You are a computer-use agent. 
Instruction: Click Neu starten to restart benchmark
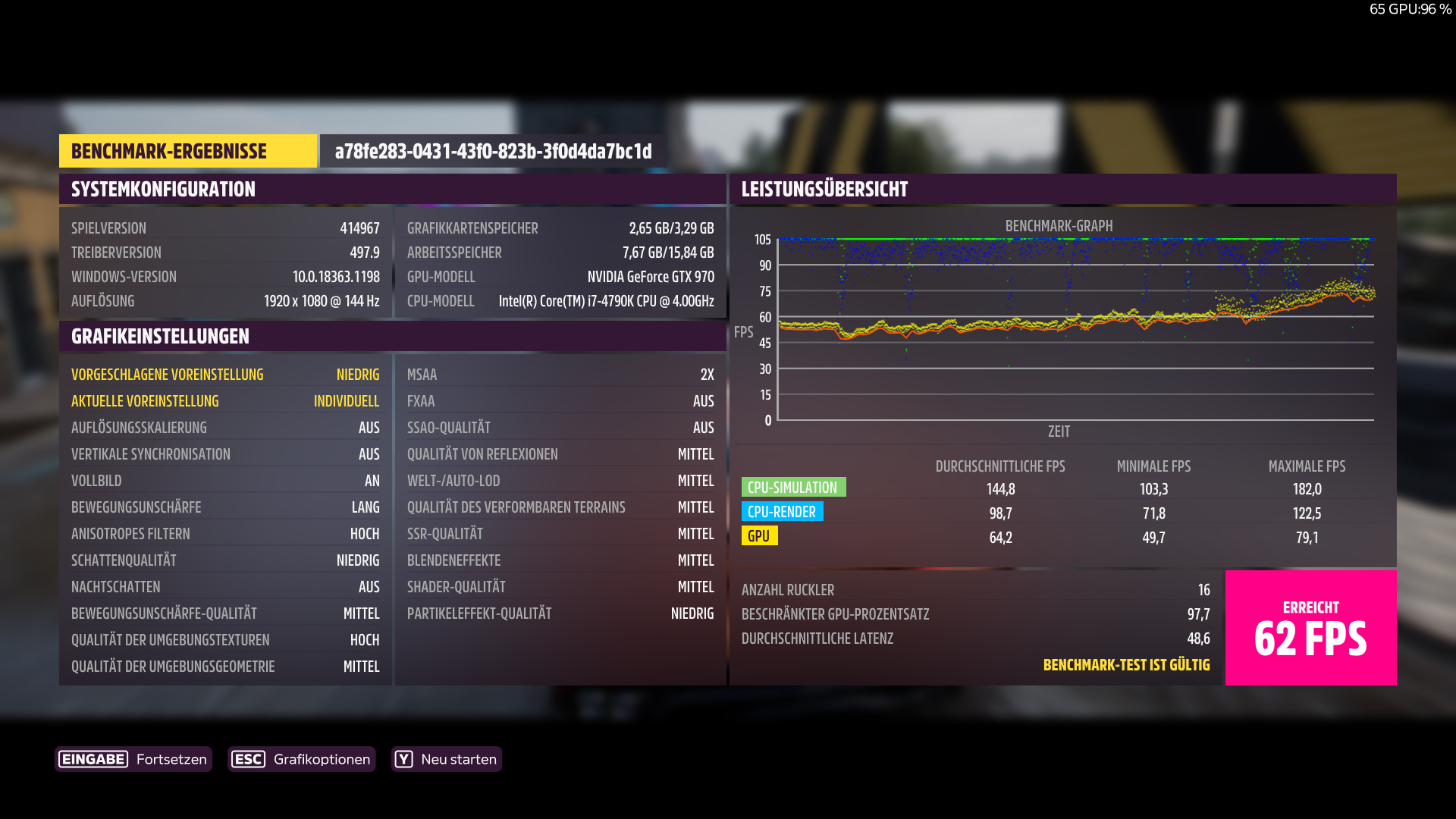tap(458, 758)
